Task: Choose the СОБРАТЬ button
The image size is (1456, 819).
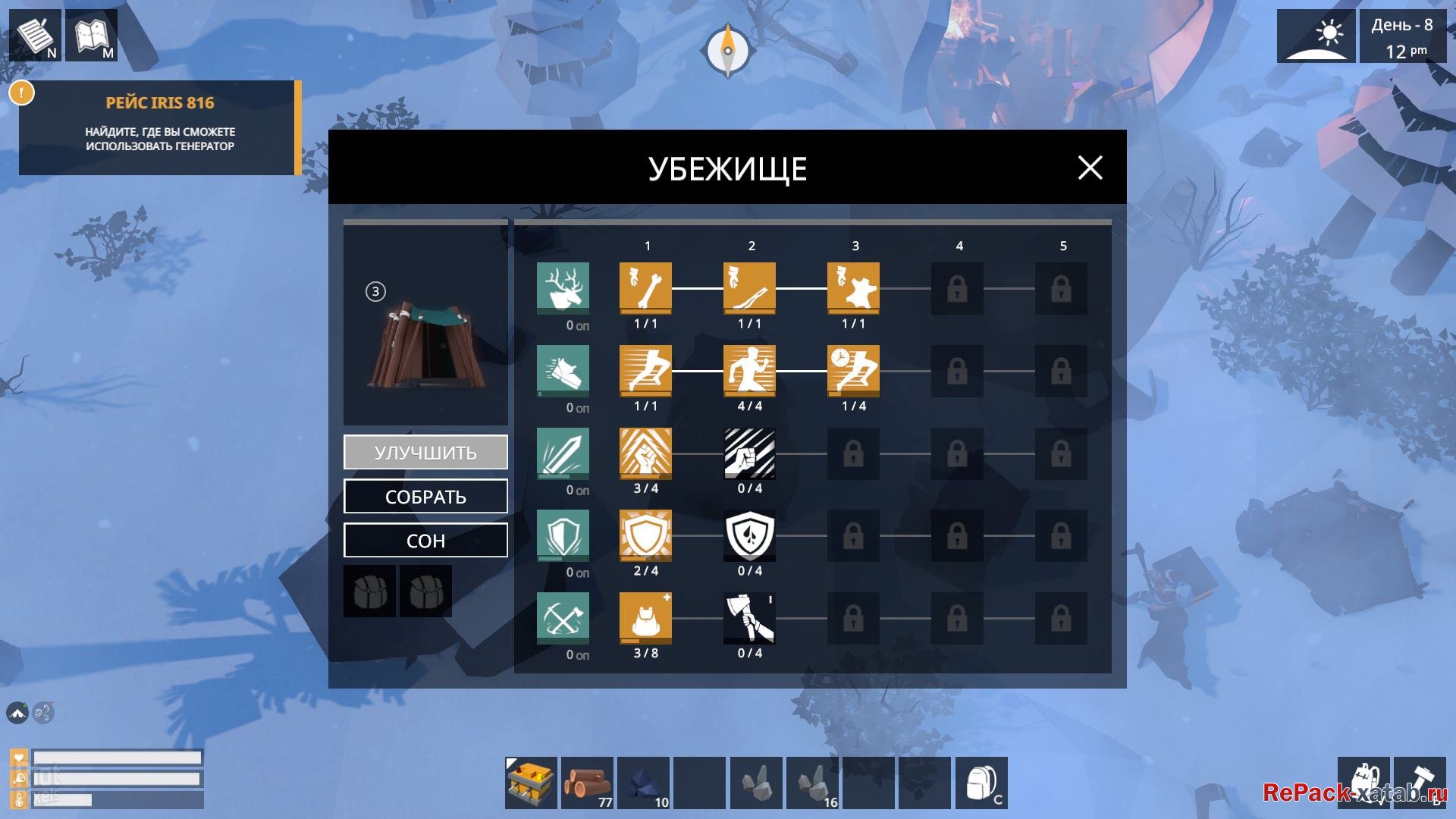Action: (x=425, y=497)
